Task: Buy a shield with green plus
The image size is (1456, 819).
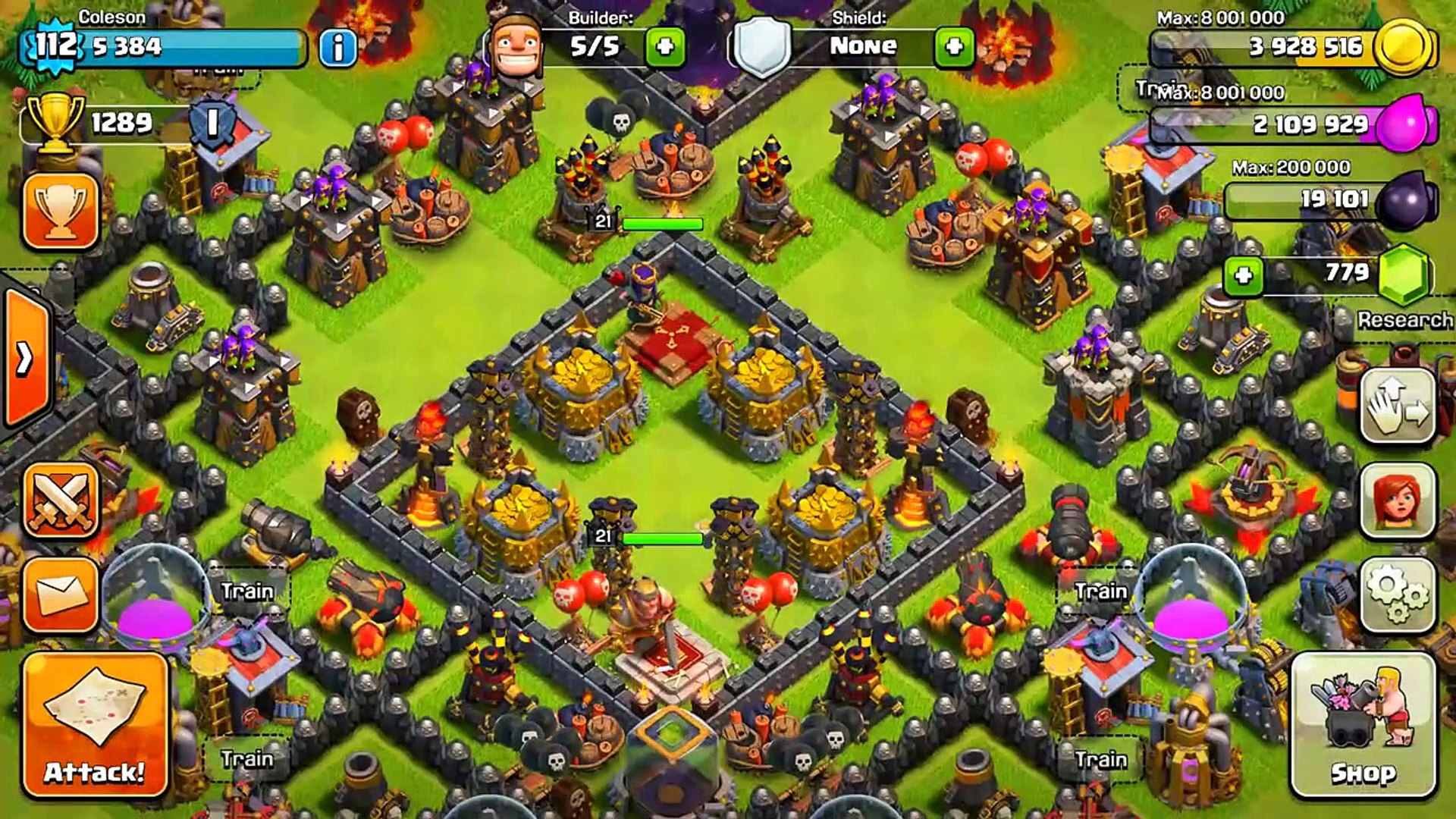Action: [954, 47]
